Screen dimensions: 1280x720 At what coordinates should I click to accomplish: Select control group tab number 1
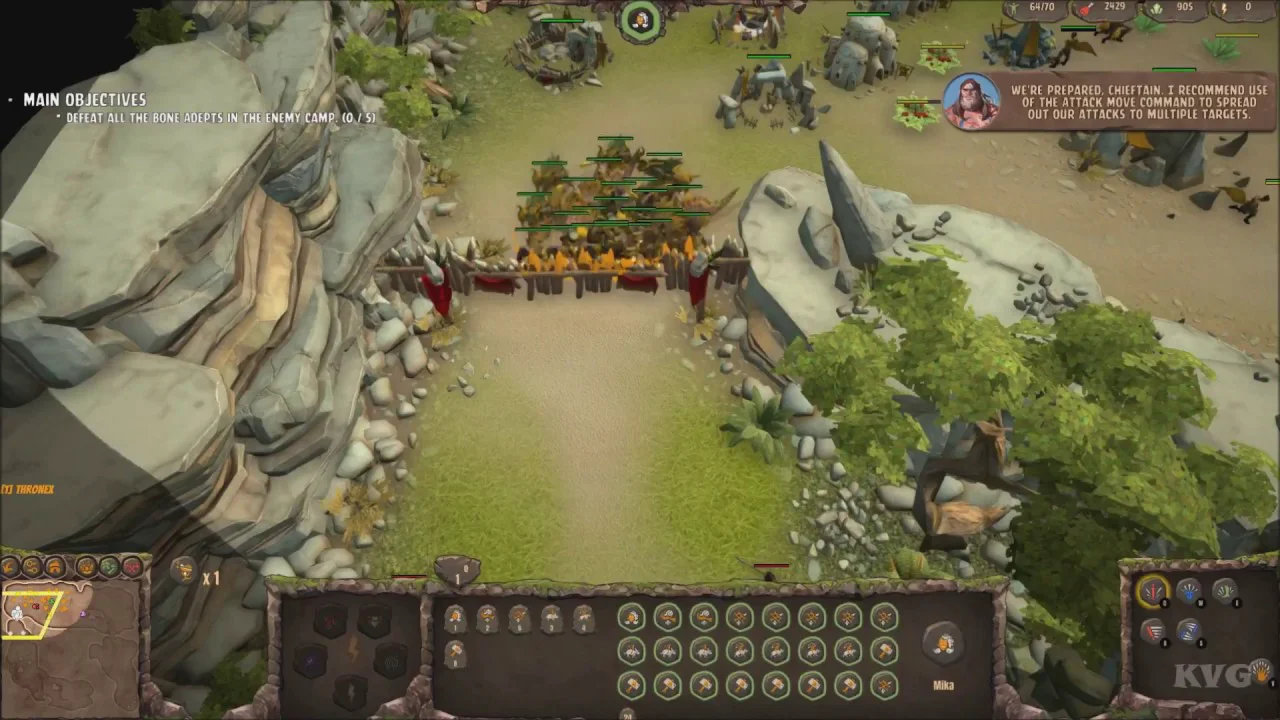click(457, 571)
